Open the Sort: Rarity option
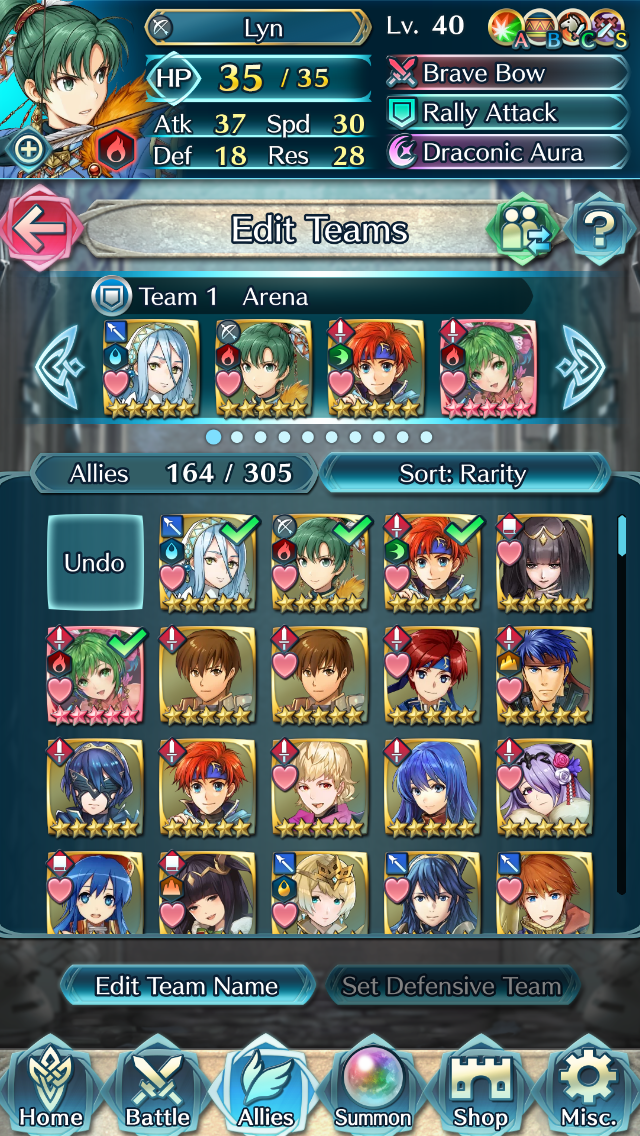 click(463, 473)
